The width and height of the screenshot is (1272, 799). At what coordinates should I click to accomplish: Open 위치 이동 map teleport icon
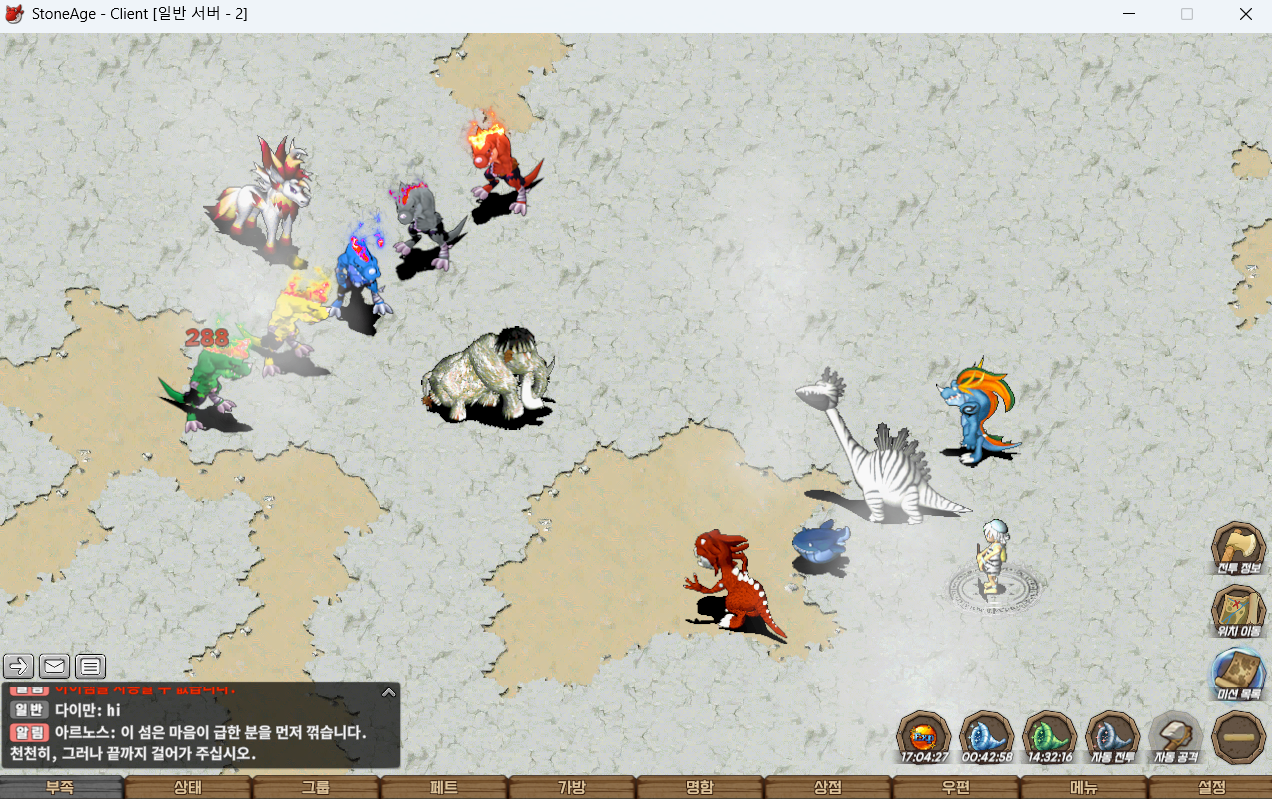coord(1239,610)
